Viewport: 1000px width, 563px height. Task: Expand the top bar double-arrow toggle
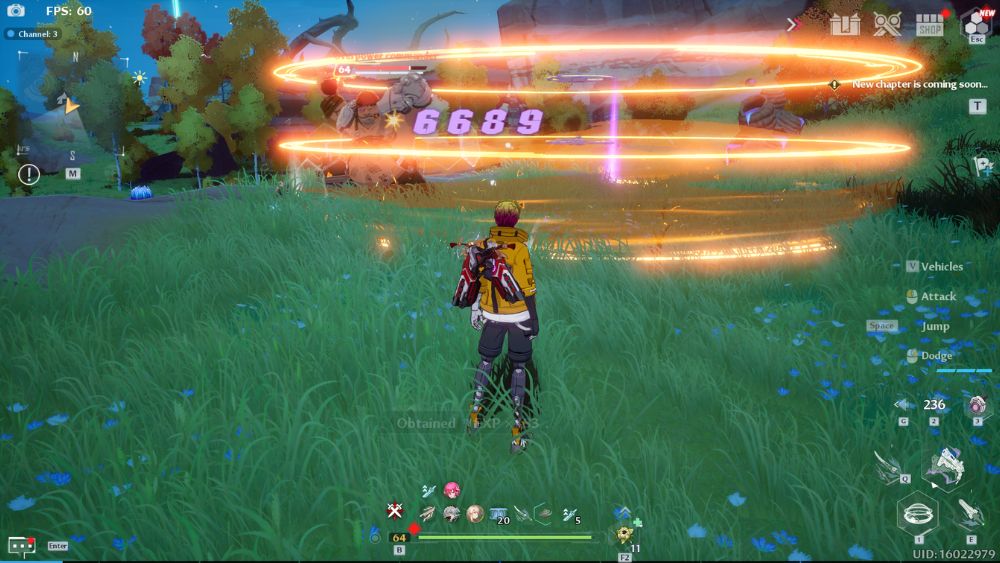point(794,24)
